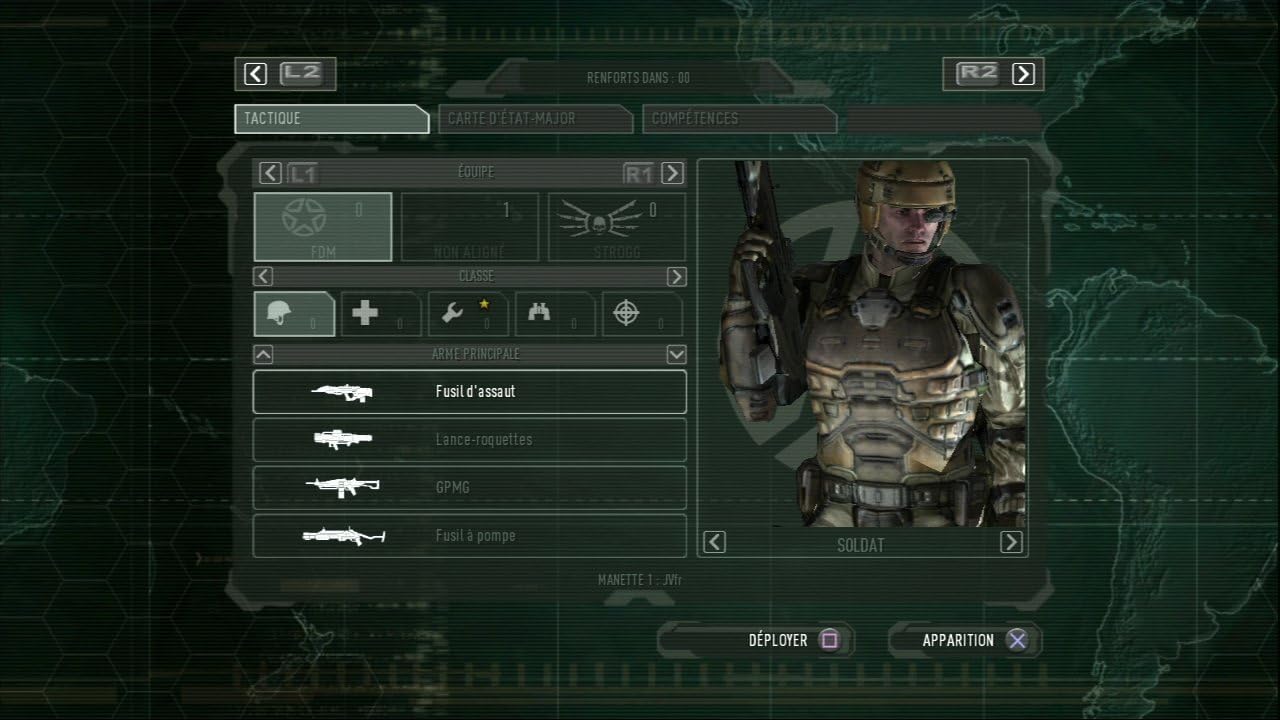Click the Apparition button
This screenshot has height=720, width=1280.
[x=972, y=640]
